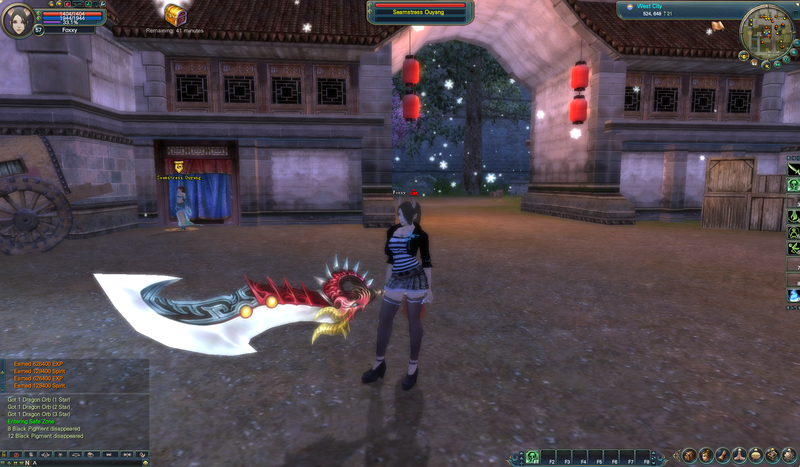Select the Seamstress Ouyang target frame
800x467 pixels.
(x=420, y=12)
